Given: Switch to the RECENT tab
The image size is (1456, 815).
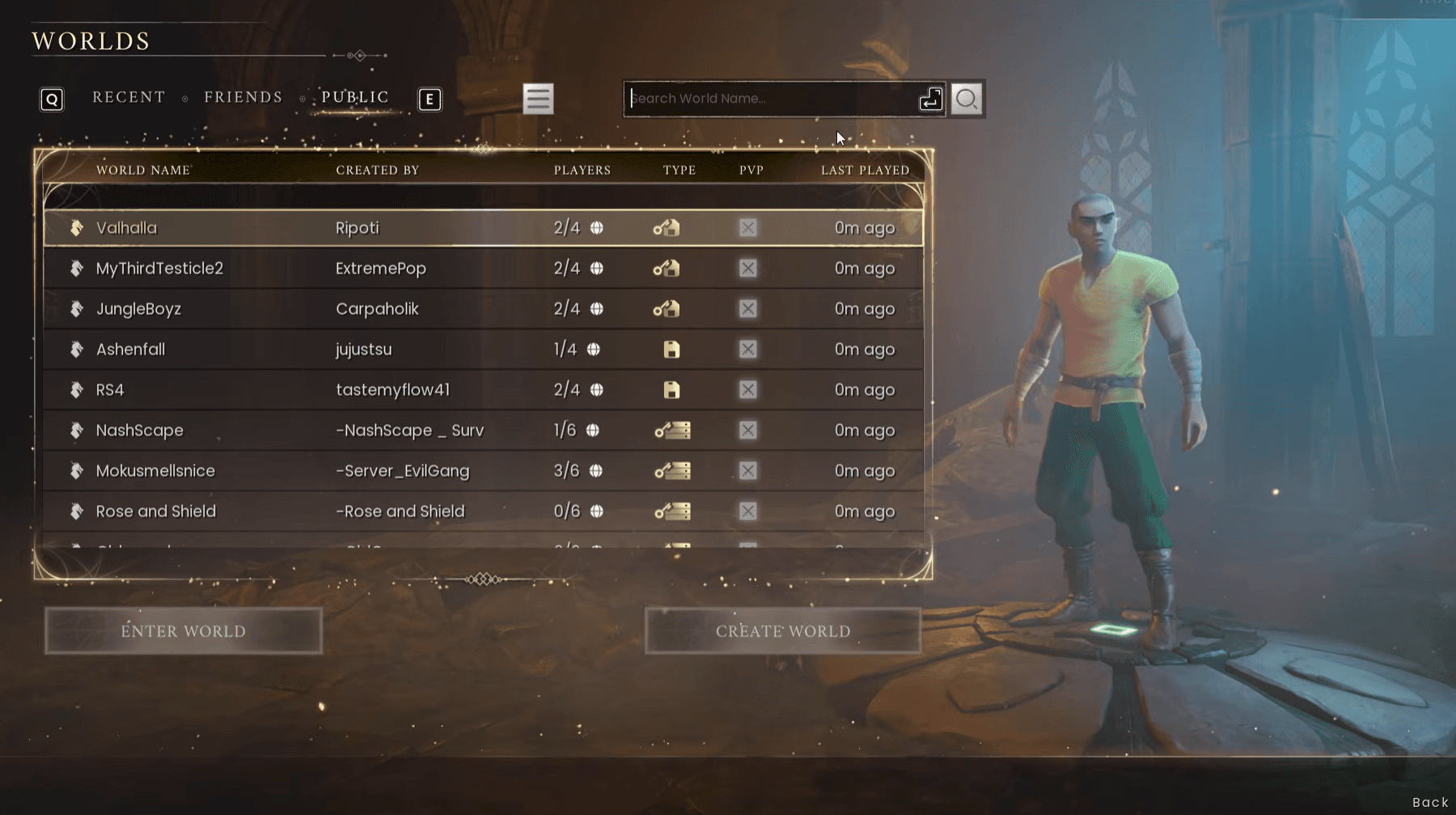Looking at the screenshot, I should tap(128, 96).
